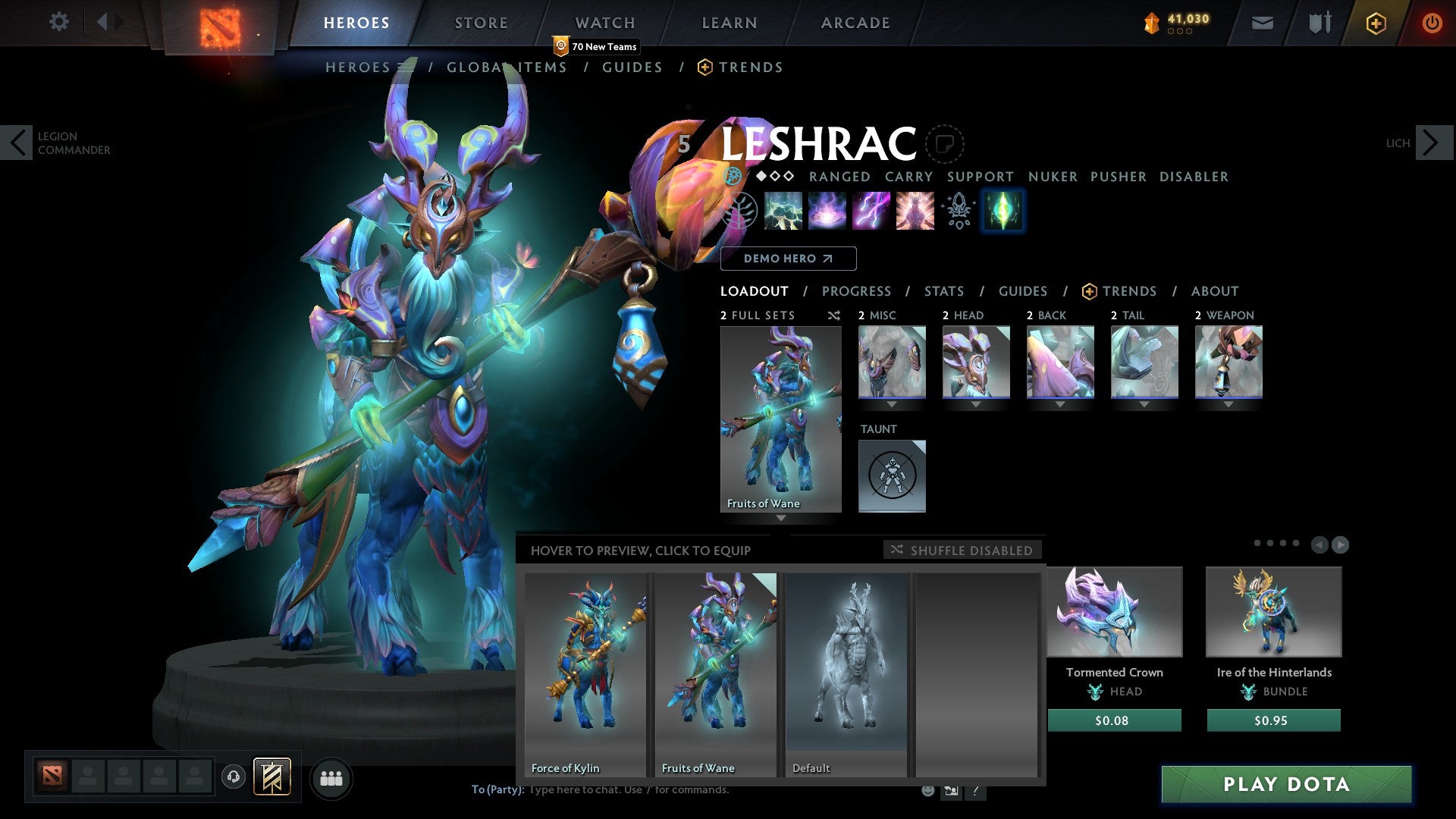Open the WATCH menu
This screenshot has height=819, width=1456.
click(606, 23)
